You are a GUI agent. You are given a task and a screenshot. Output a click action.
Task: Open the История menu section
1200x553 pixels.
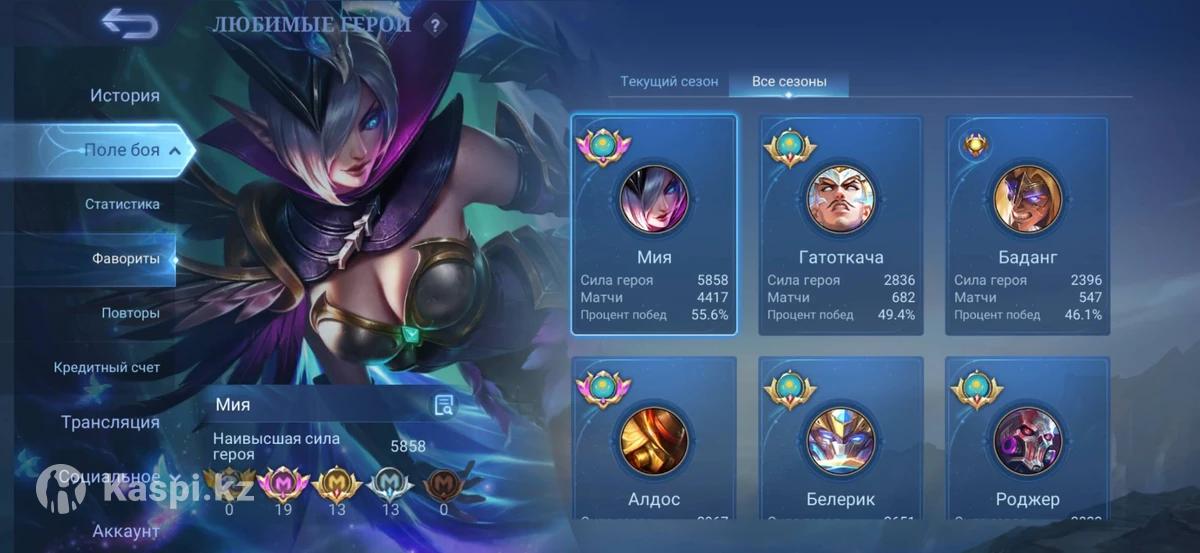click(125, 96)
